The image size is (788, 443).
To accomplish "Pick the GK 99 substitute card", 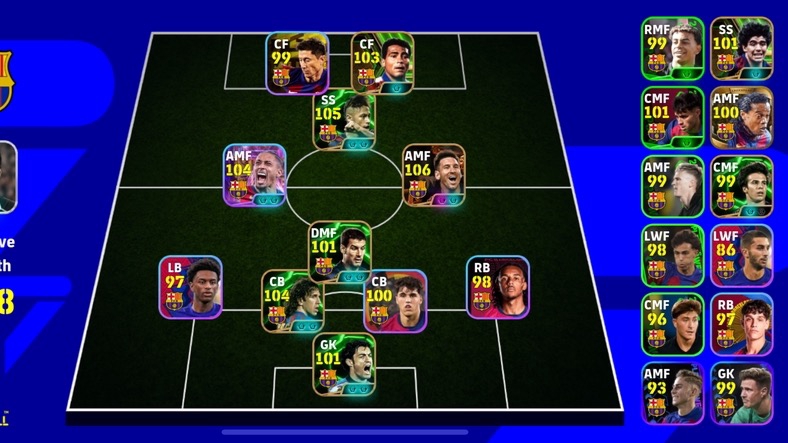I will pyautogui.click(x=741, y=394).
